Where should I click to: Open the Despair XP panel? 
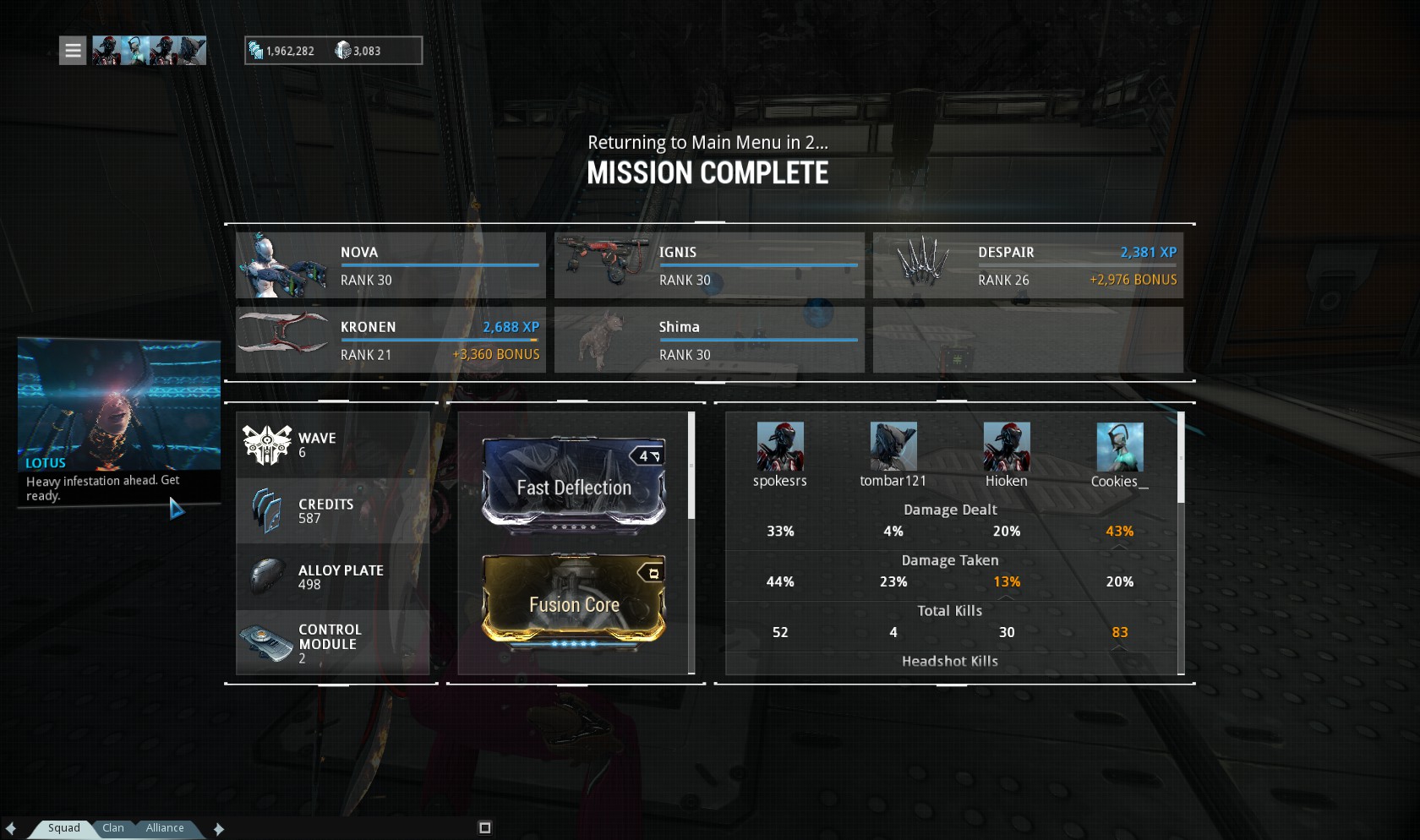[x=1028, y=265]
